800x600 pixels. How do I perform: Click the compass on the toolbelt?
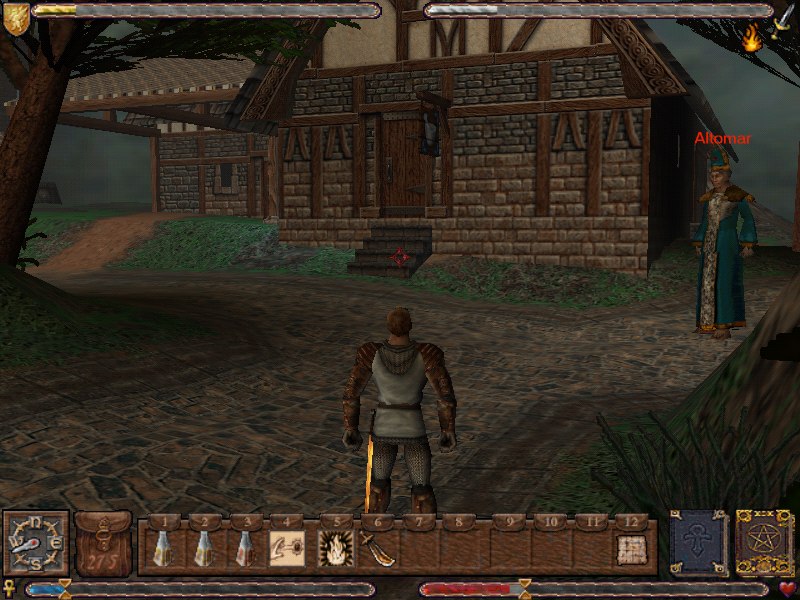pos(36,543)
